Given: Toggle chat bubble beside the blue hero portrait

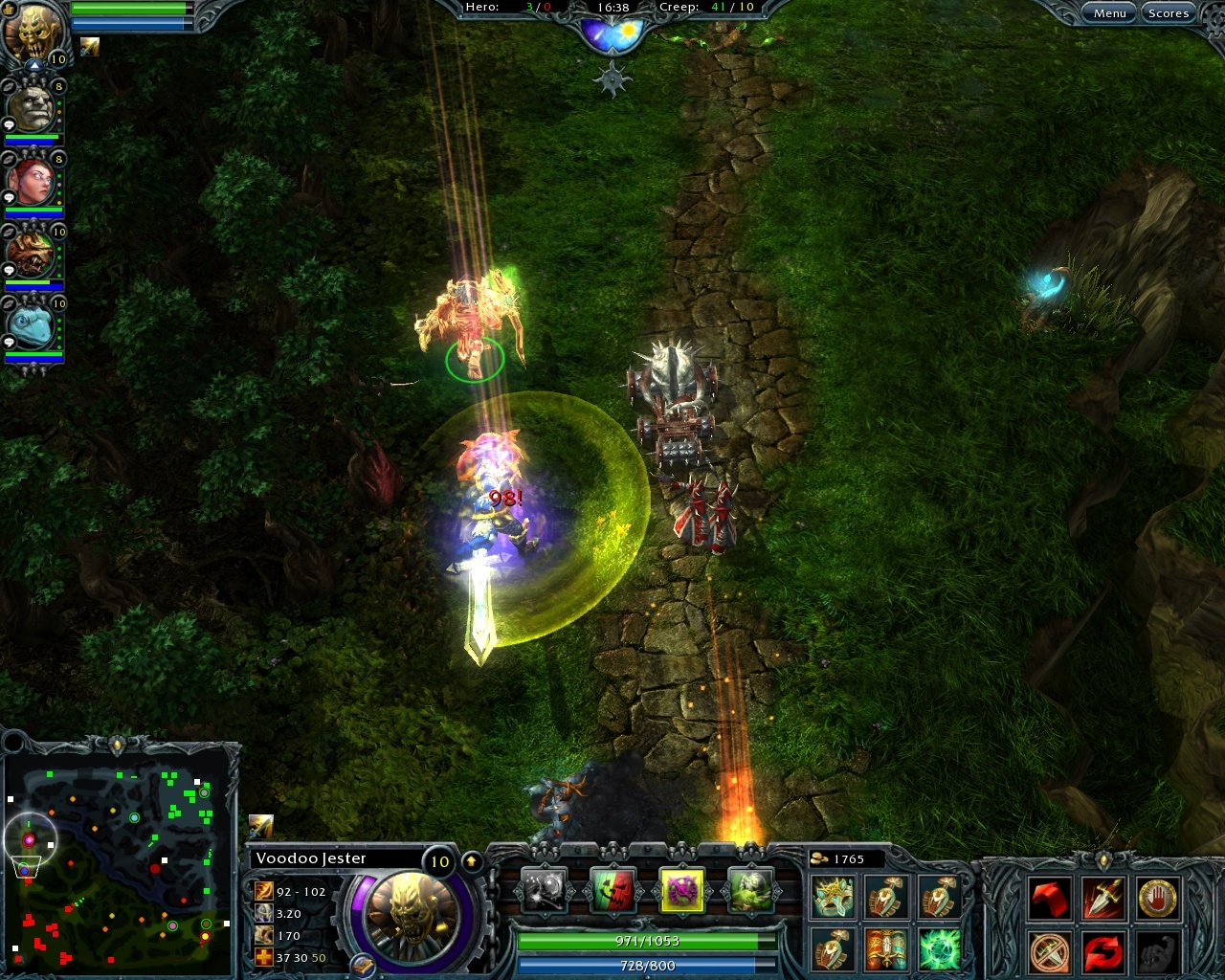Looking at the screenshot, I should (7, 344).
